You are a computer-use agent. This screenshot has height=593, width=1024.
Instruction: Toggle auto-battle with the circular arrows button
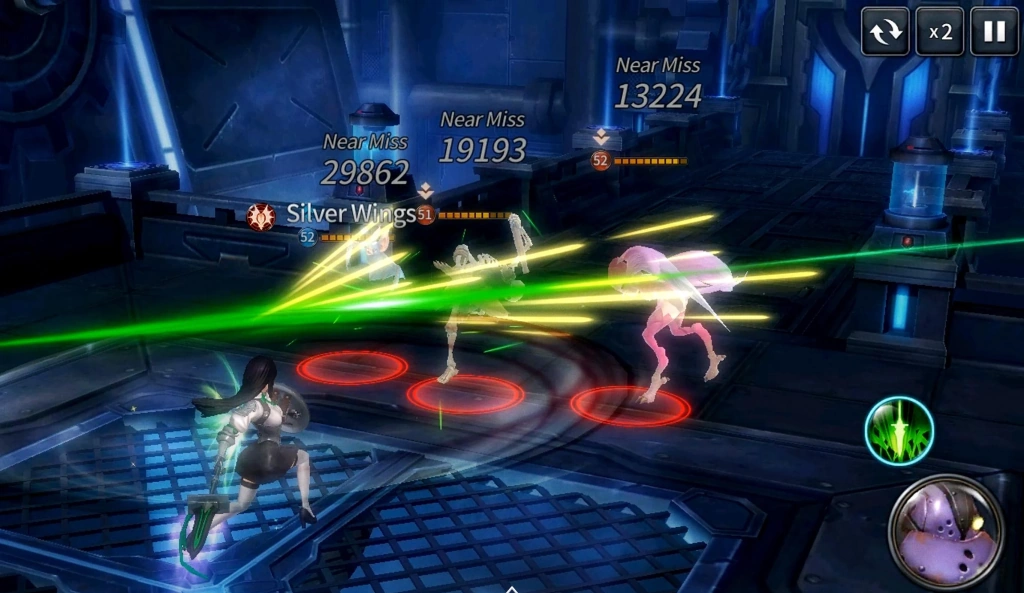click(885, 31)
